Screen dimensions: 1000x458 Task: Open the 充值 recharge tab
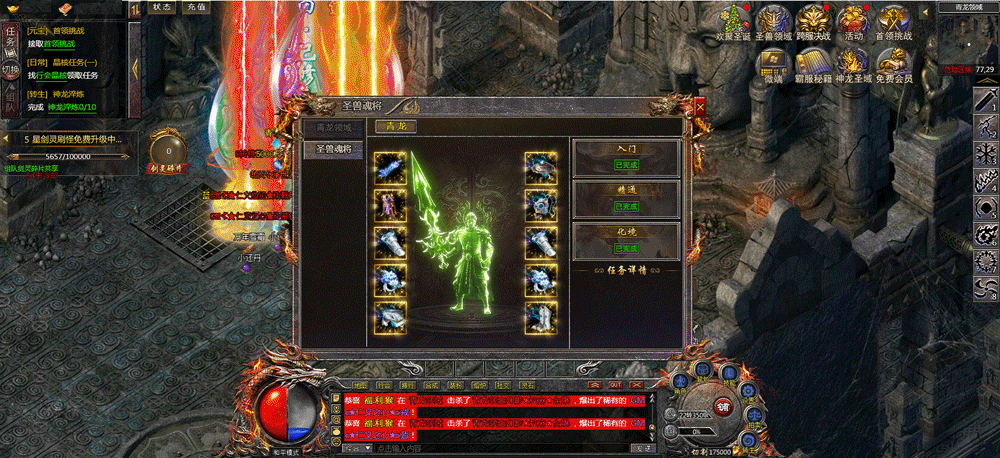pyautogui.click(x=196, y=7)
